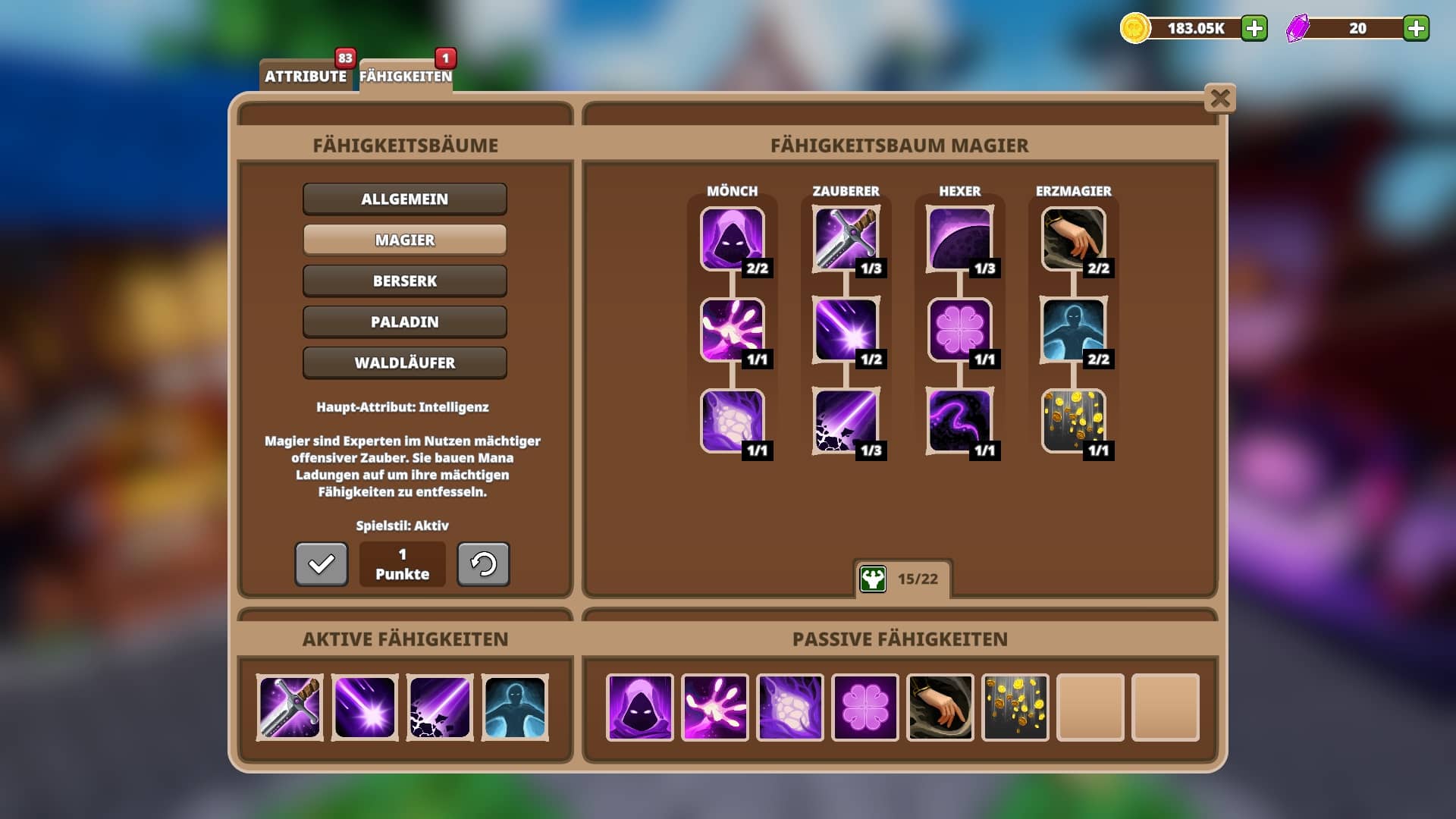Confirm skill points with the checkmark button
The width and height of the screenshot is (1456, 819).
point(322,563)
